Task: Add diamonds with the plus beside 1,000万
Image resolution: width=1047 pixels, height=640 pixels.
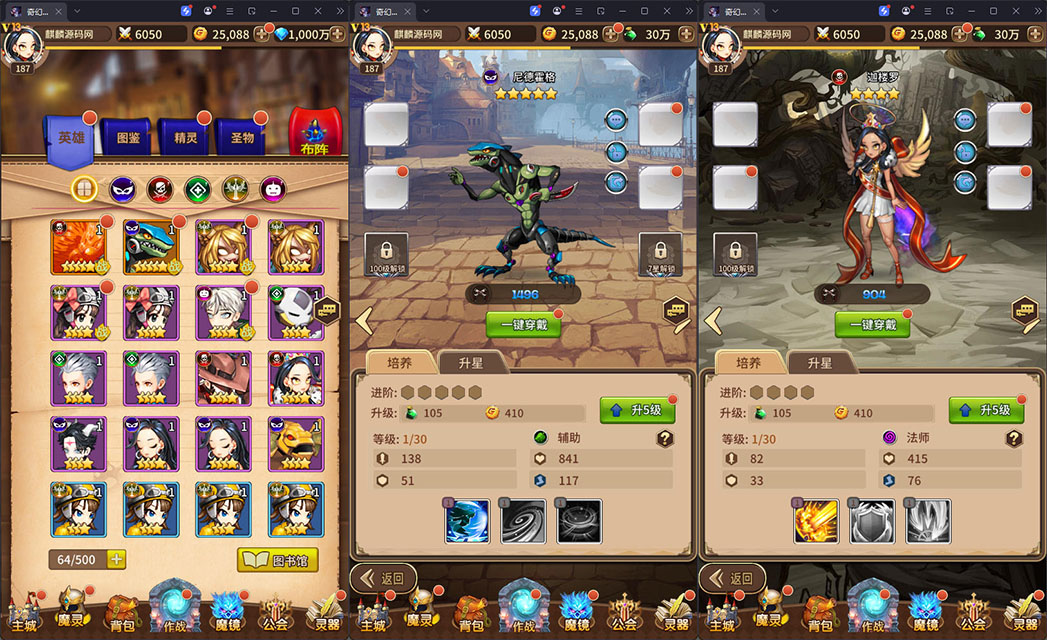Action: (x=264, y=34)
